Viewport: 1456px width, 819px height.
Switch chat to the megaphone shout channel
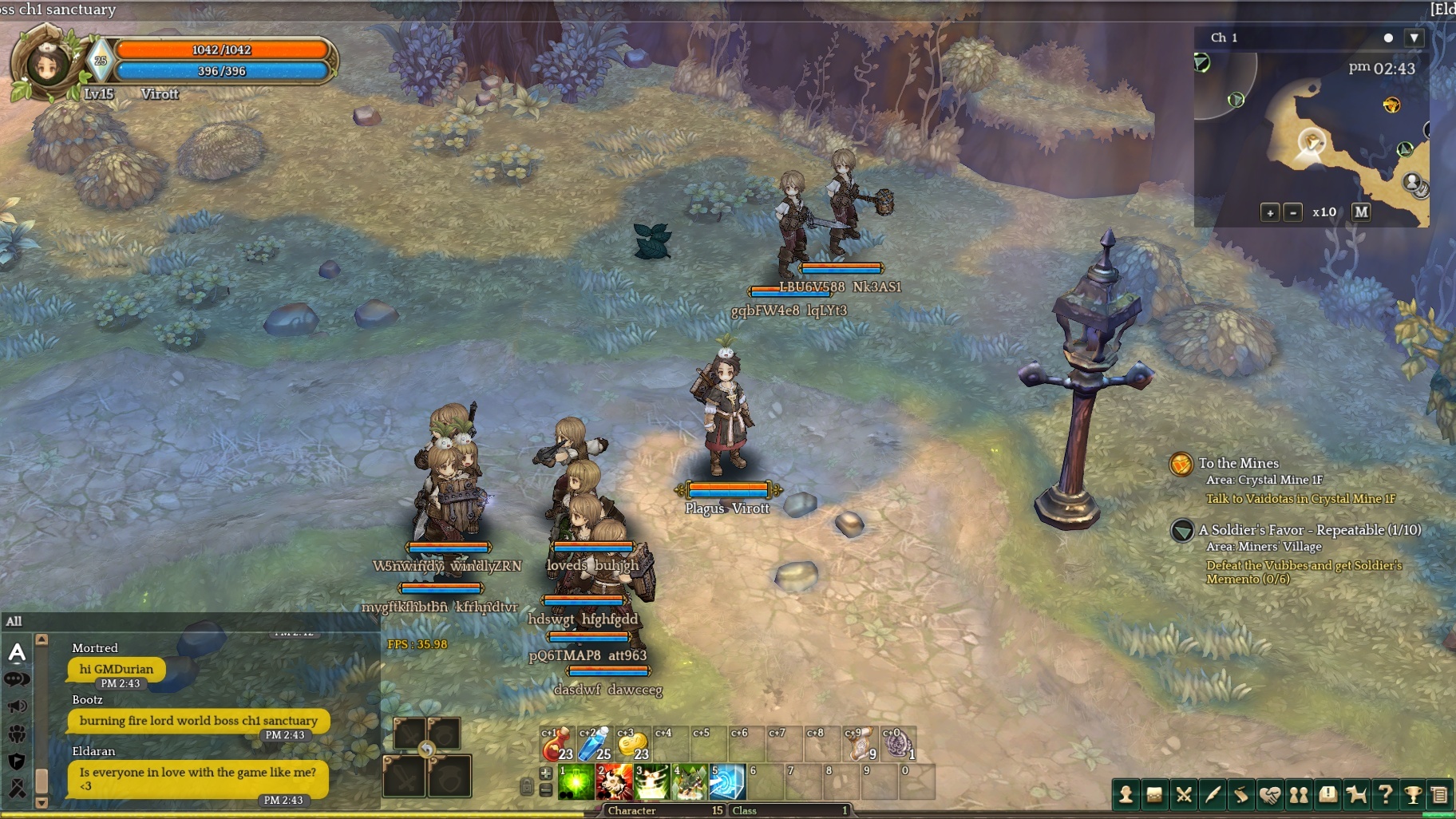[x=17, y=706]
